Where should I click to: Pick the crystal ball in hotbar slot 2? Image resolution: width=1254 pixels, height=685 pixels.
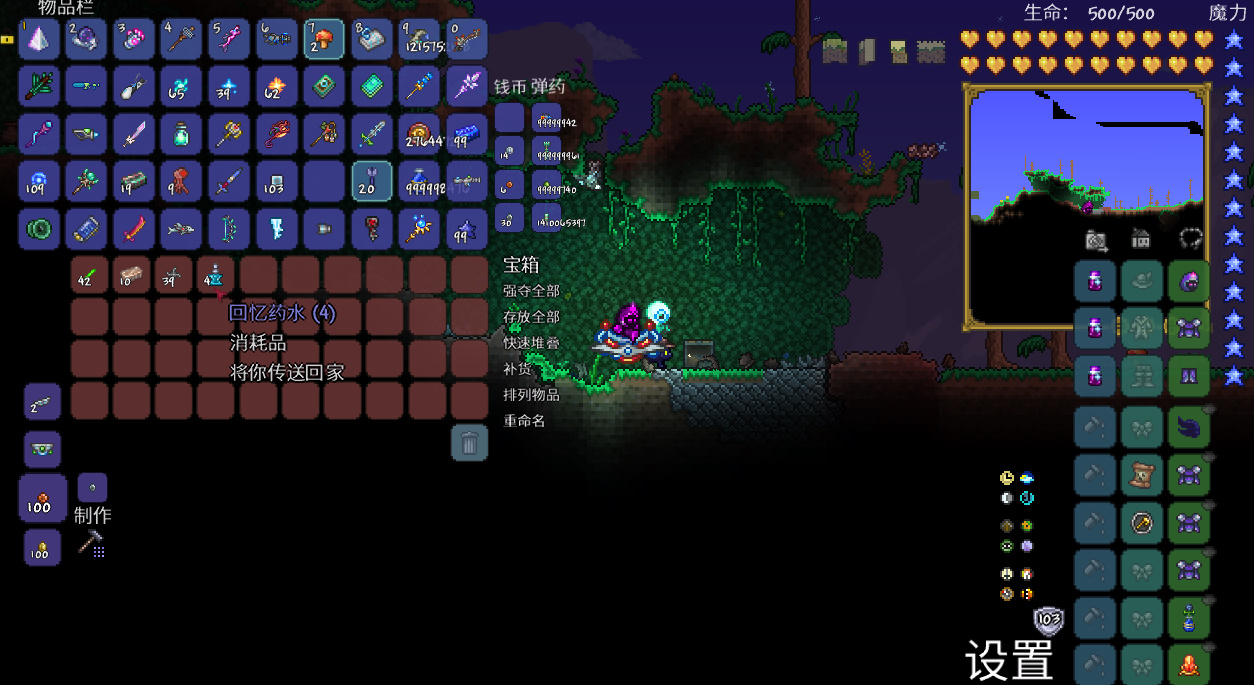(x=86, y=39)
